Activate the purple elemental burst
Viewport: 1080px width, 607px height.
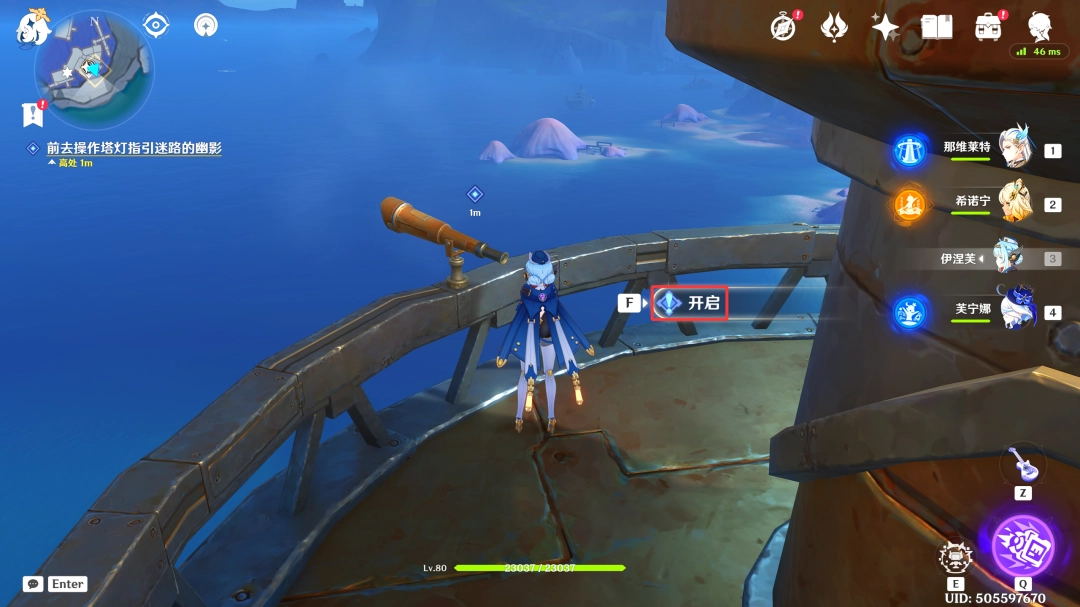point(1022,546)
